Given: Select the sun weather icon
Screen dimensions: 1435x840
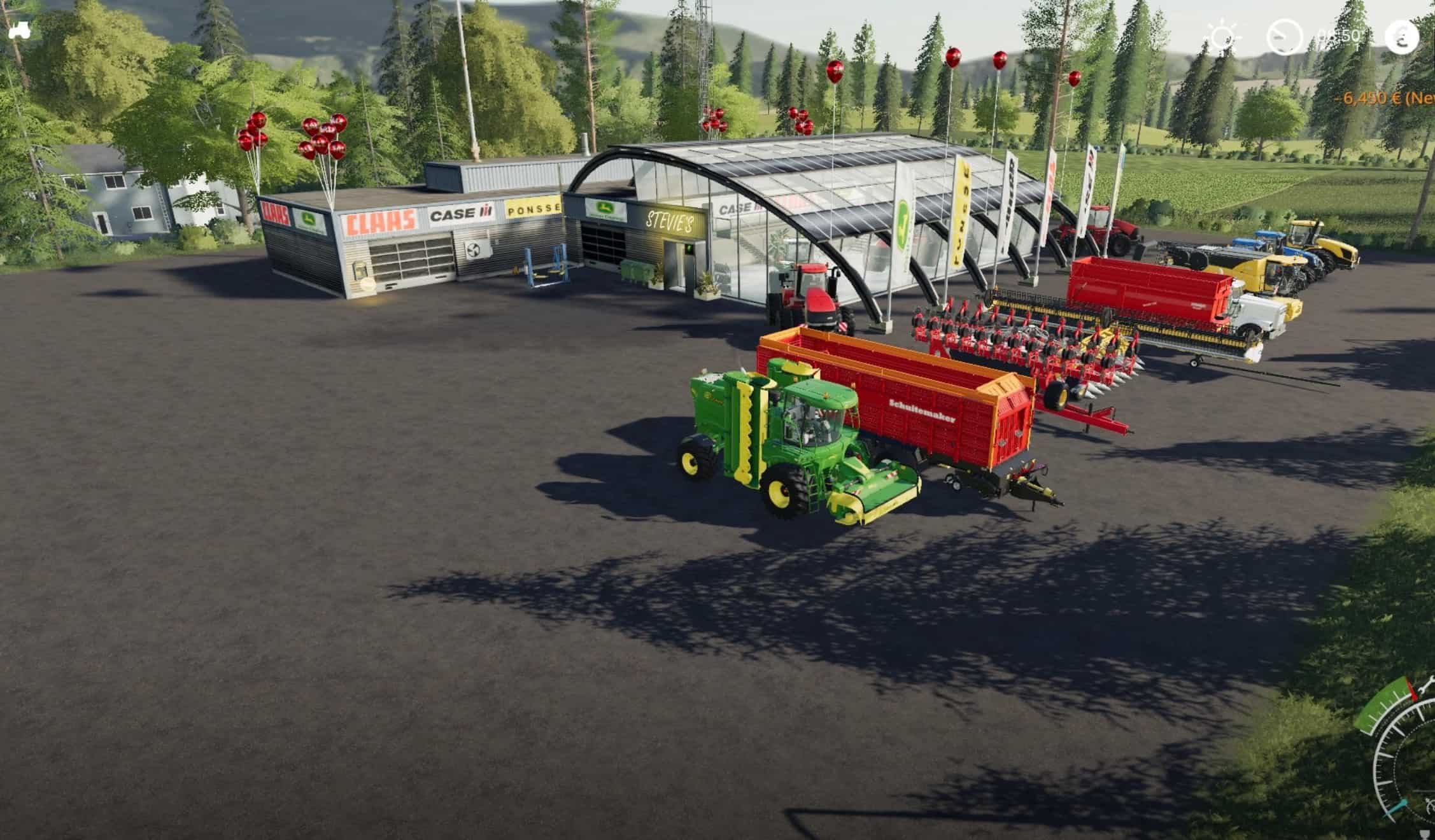Looking at the screenshot, I should pyautogui.click(x=1223, y=36).
